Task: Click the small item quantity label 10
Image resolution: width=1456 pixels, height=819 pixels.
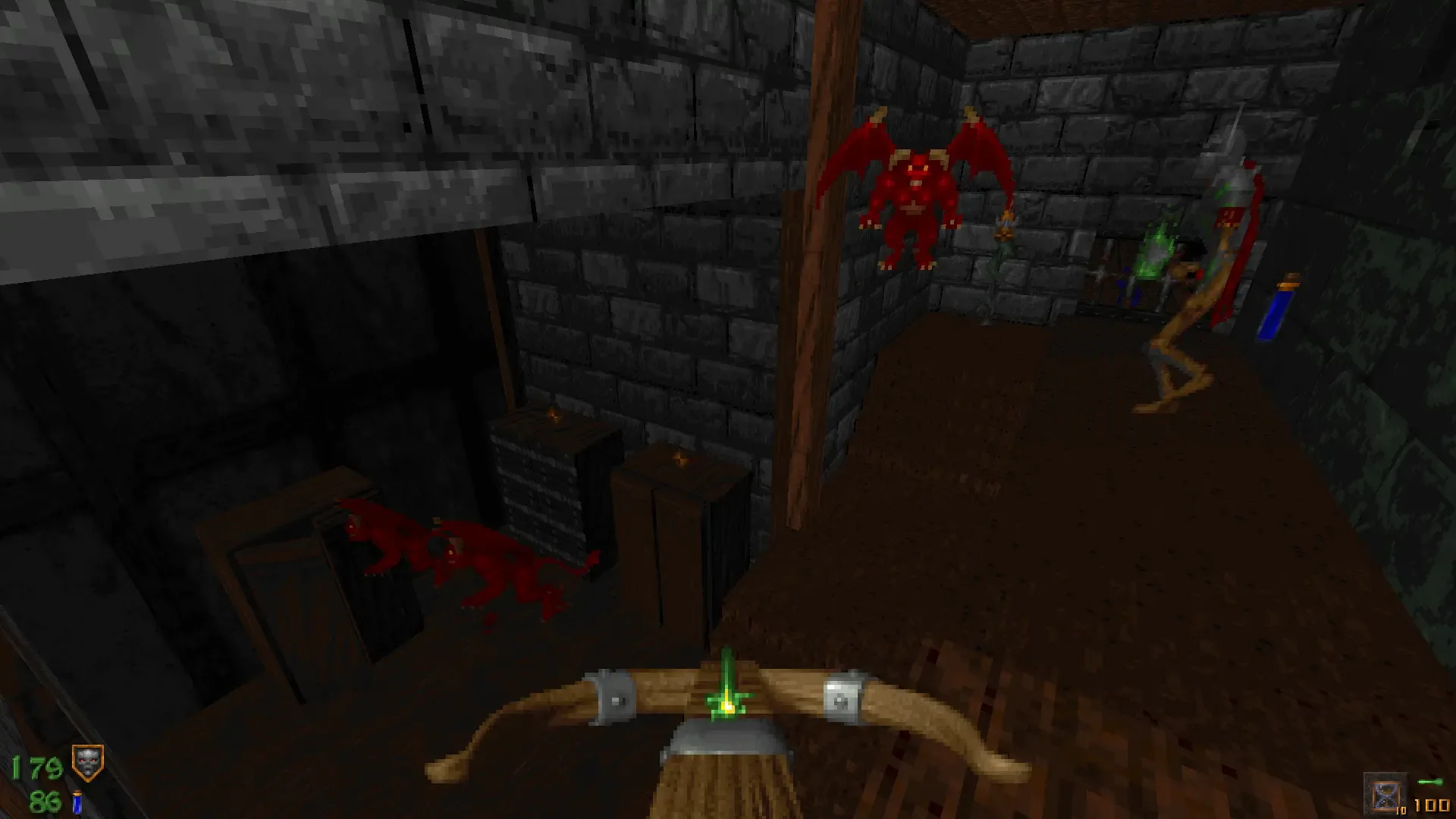Action: pos(1401,811)
